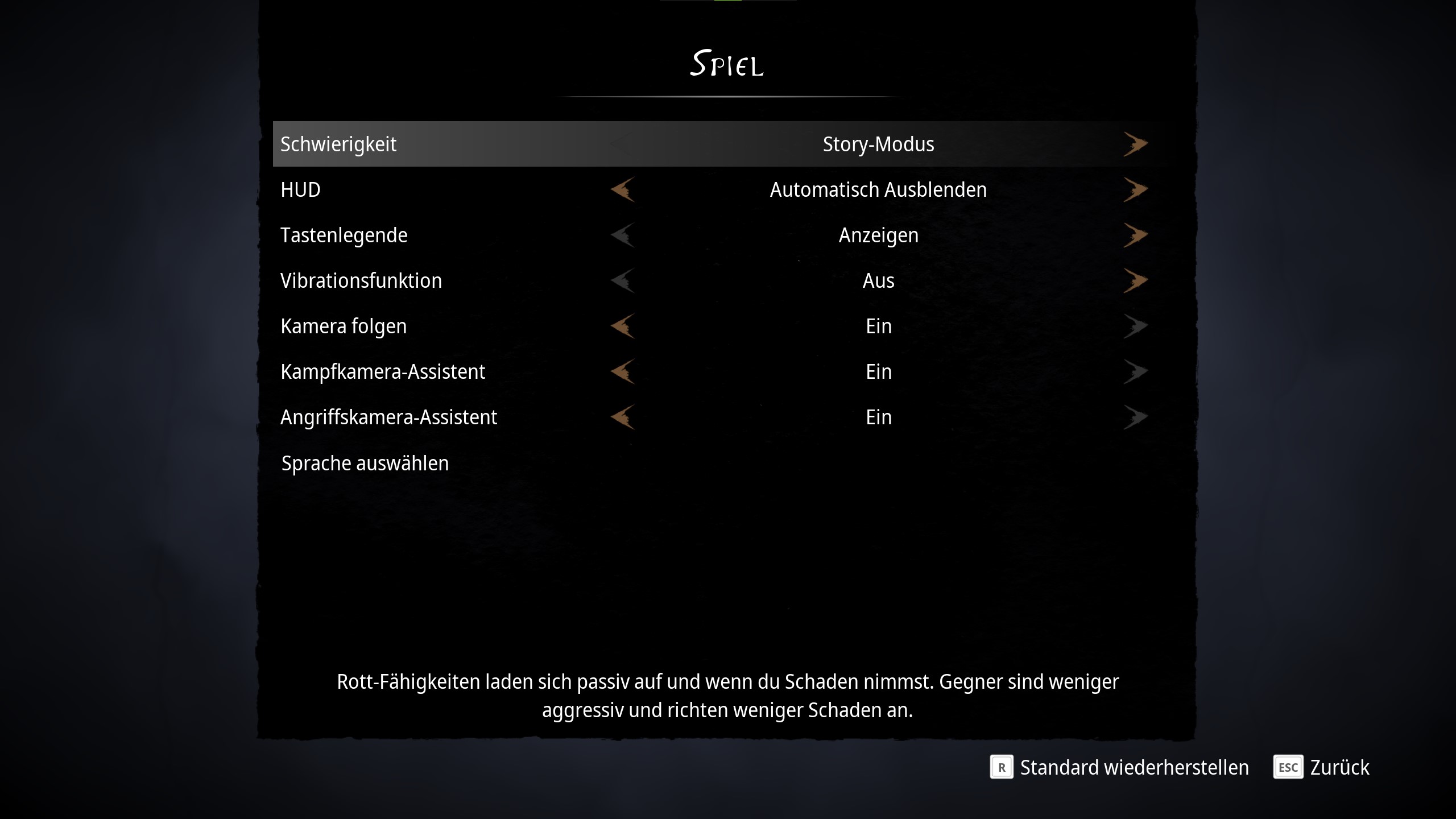Select the Vibrationsfunktion row

361,280
